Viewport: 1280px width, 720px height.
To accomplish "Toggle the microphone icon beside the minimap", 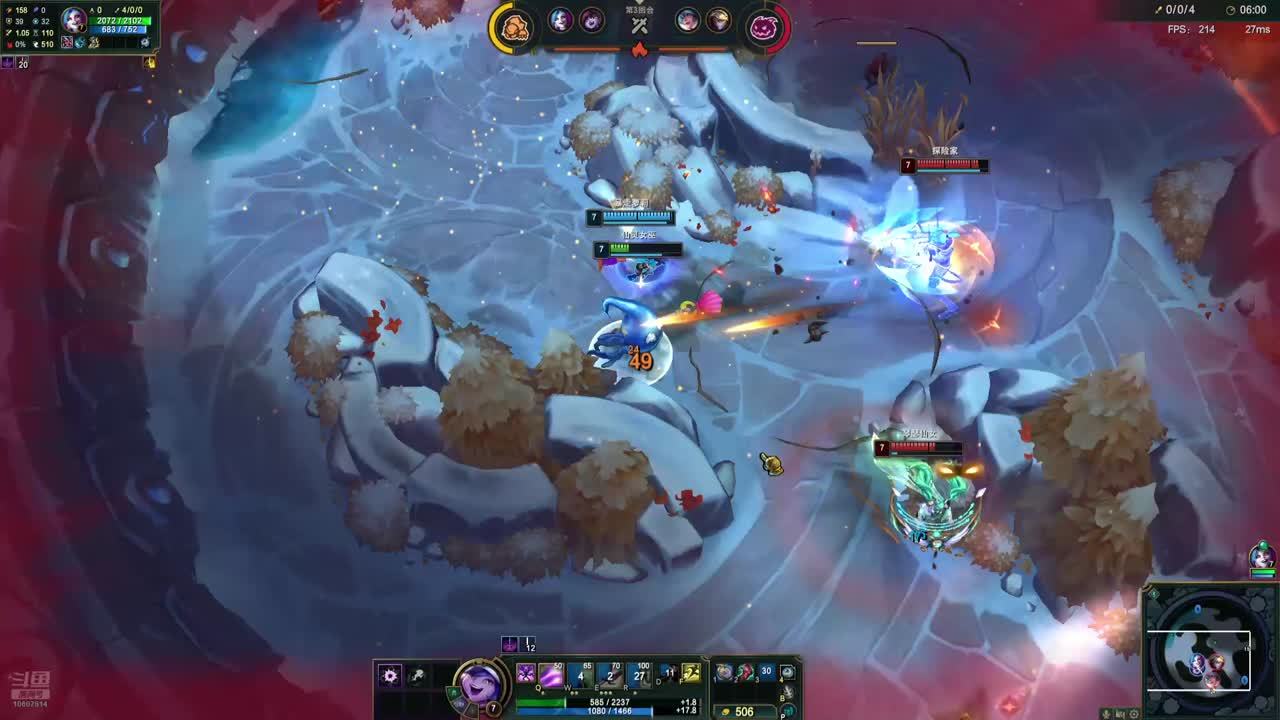I will click(x=1106, y=713).
